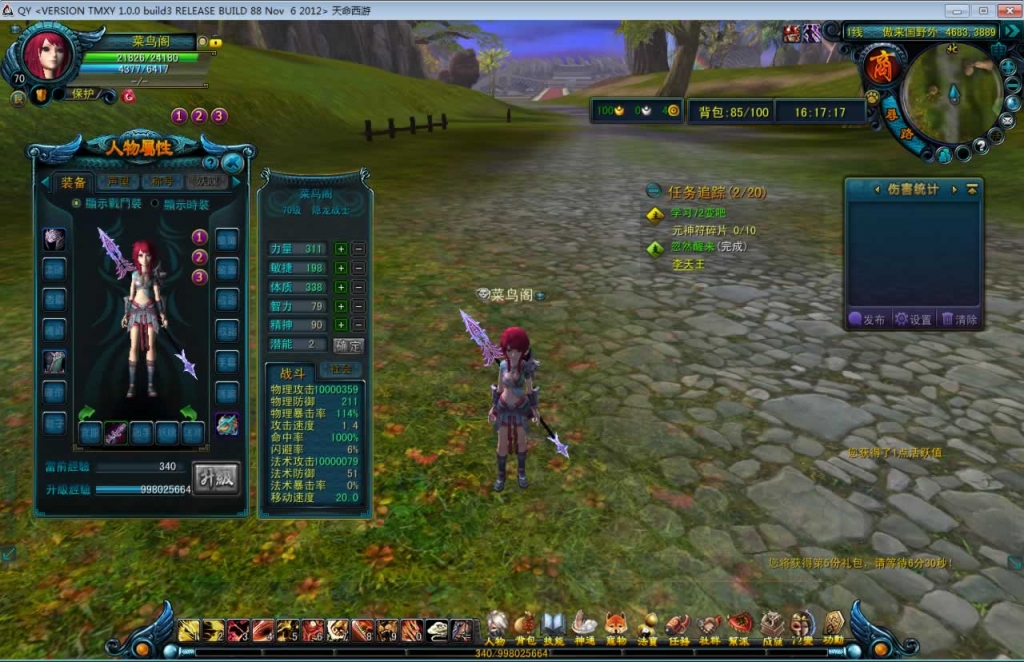
Task: Open the 社会 stats tab
Action: [x=340, y=370]
